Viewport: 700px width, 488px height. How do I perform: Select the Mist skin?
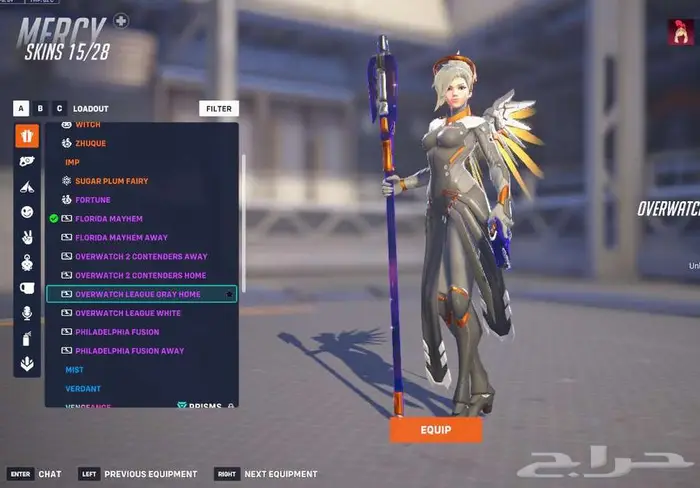pos(74,370)
